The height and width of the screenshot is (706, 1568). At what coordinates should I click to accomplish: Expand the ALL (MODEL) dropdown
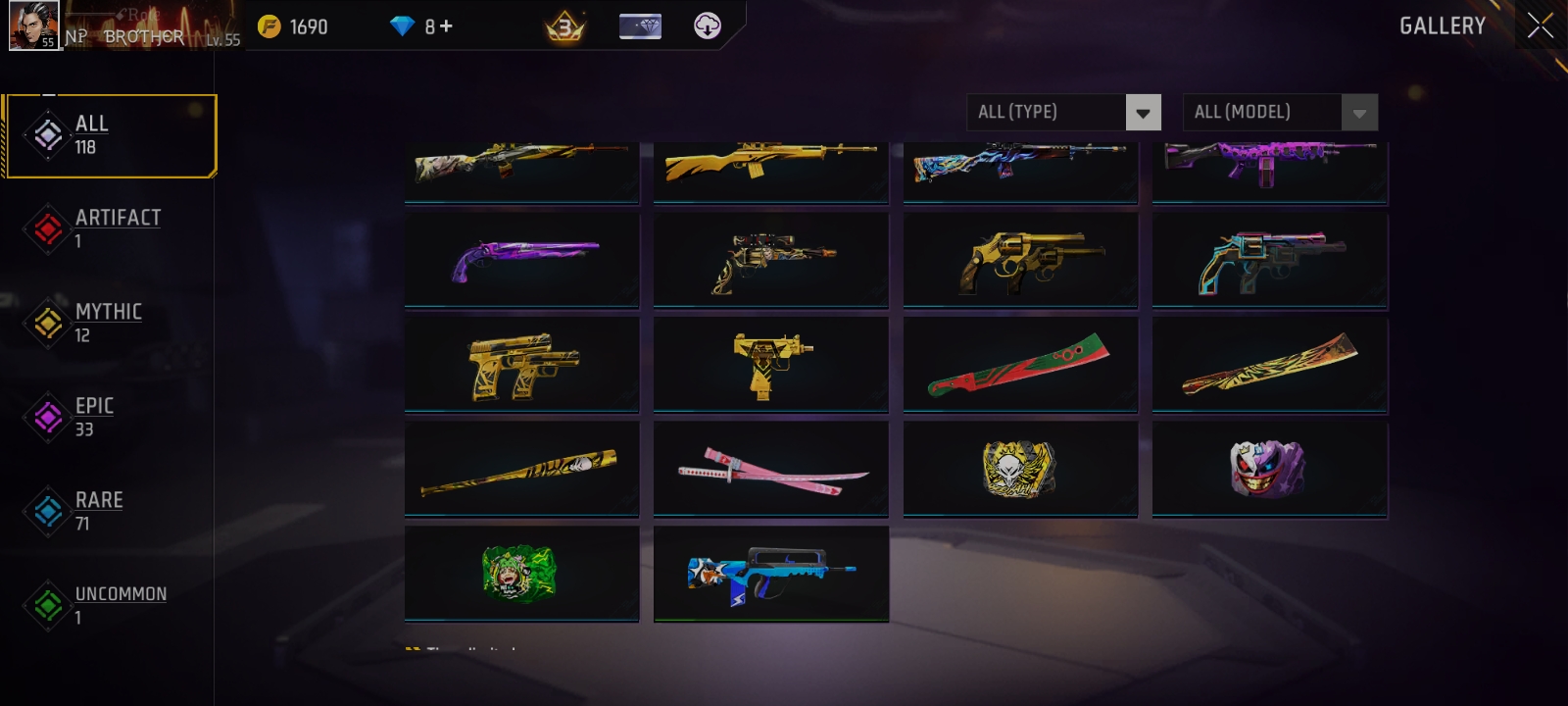click(x=1279, y=112)
